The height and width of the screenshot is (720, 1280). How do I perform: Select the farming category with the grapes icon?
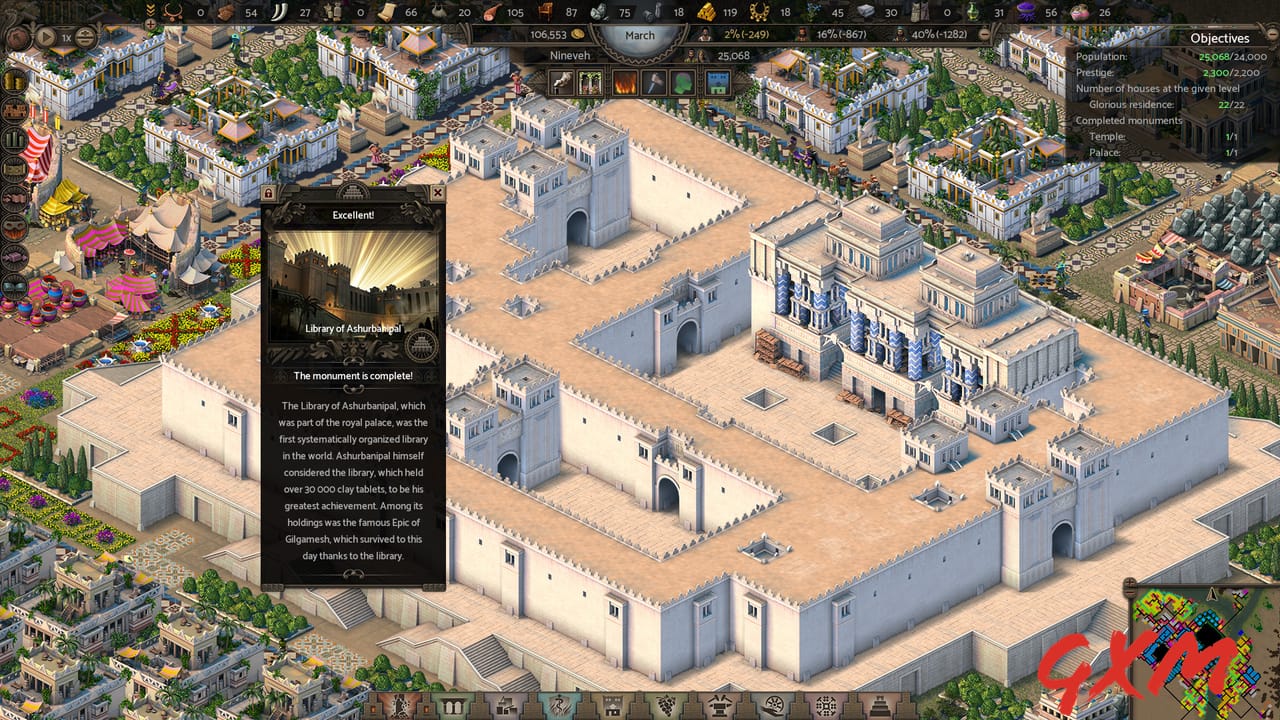[x=666, y=705]
